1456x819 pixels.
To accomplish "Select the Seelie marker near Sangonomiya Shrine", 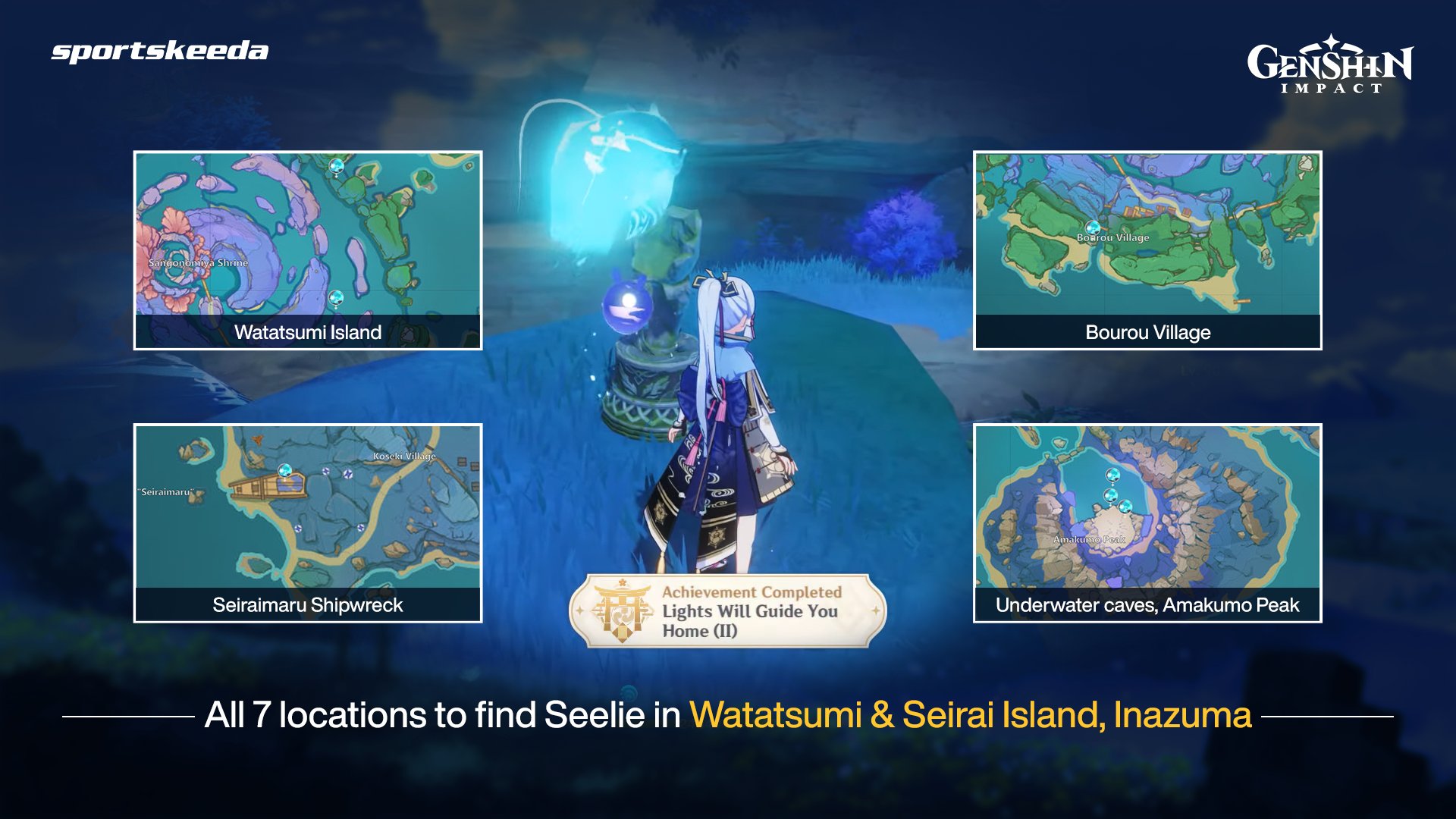I will [336, 297].
